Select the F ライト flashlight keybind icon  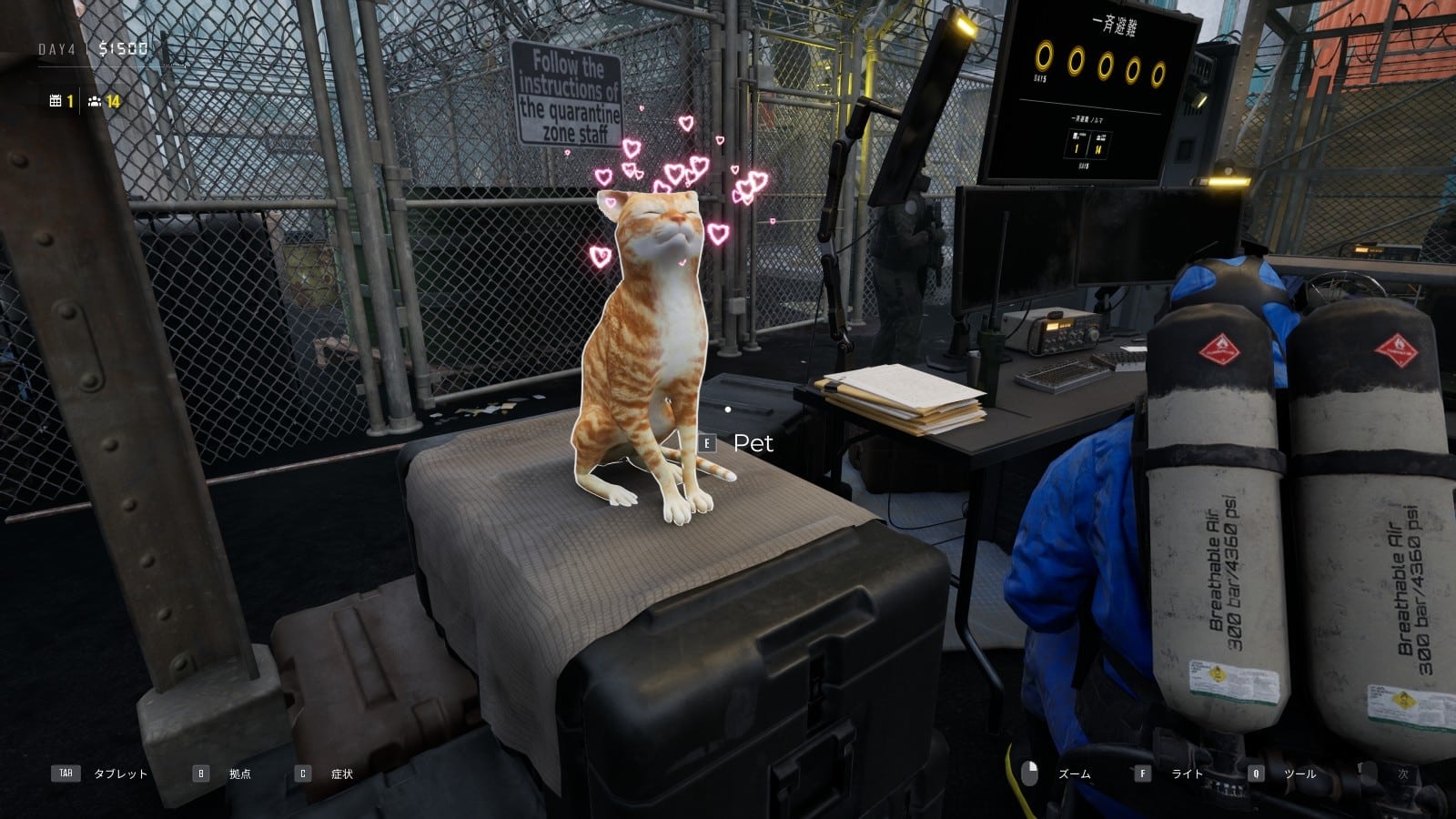(1144, 774)
